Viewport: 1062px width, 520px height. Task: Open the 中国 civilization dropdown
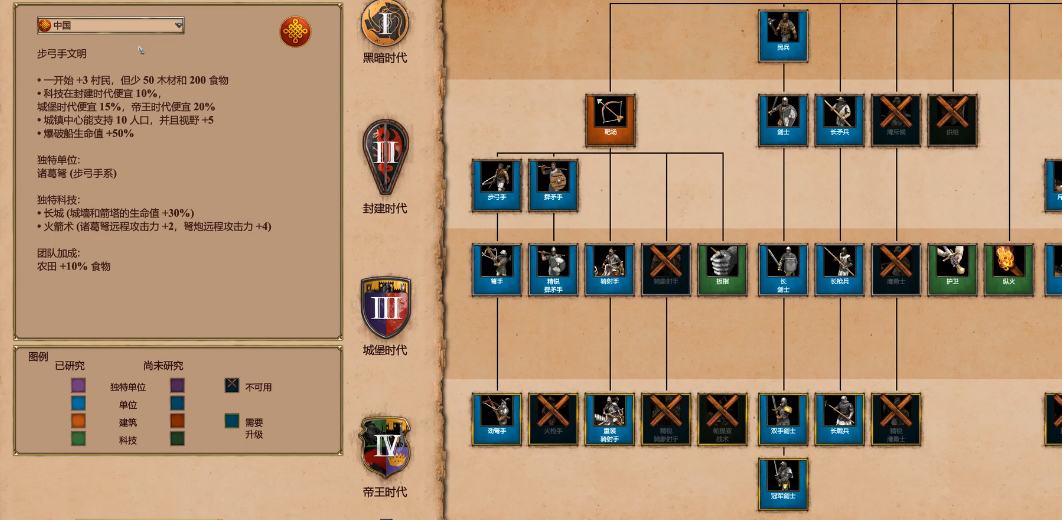[x=110, y=25]
